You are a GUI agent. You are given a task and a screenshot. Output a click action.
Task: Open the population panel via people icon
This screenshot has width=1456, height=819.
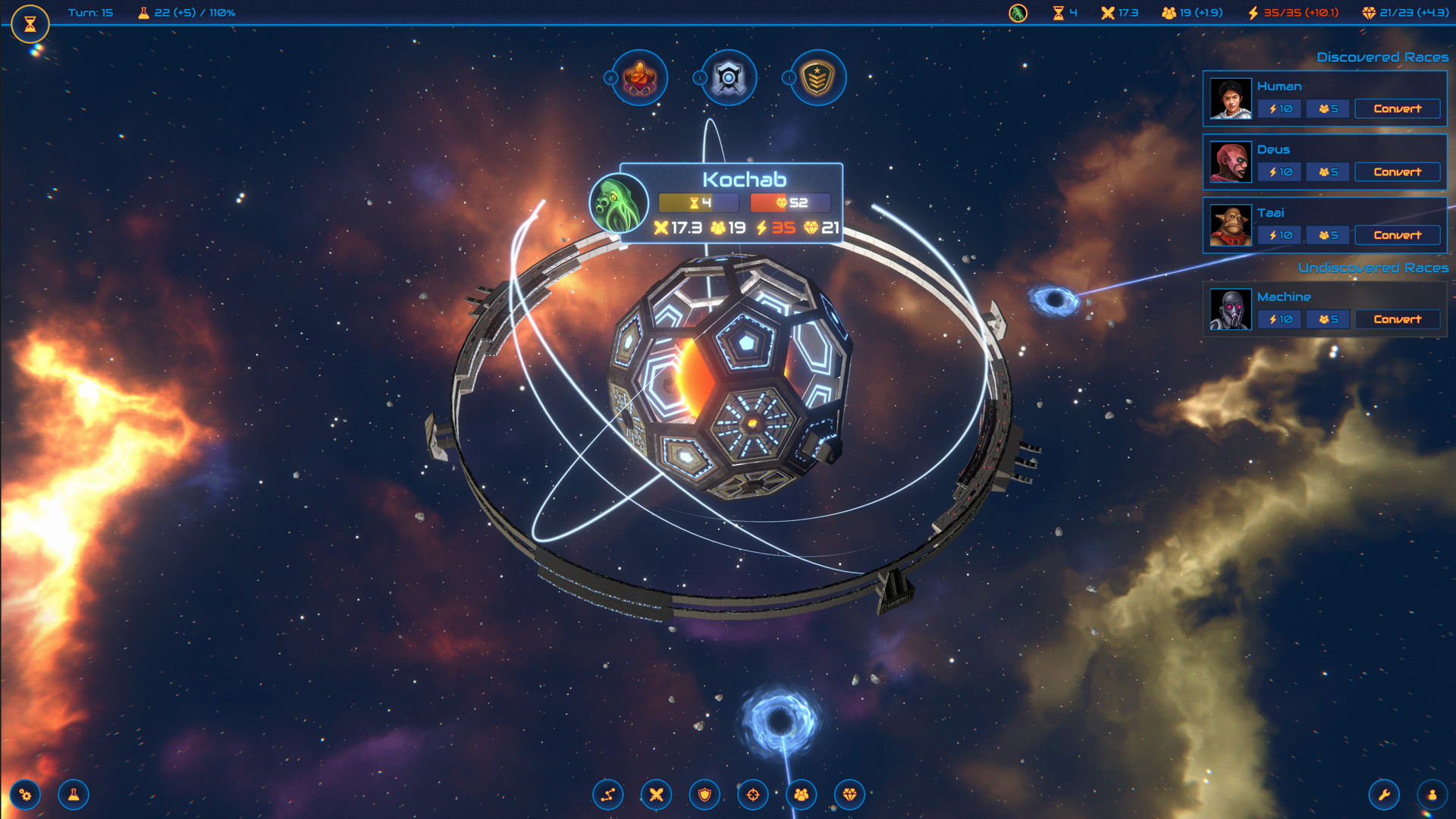point(802,795)
